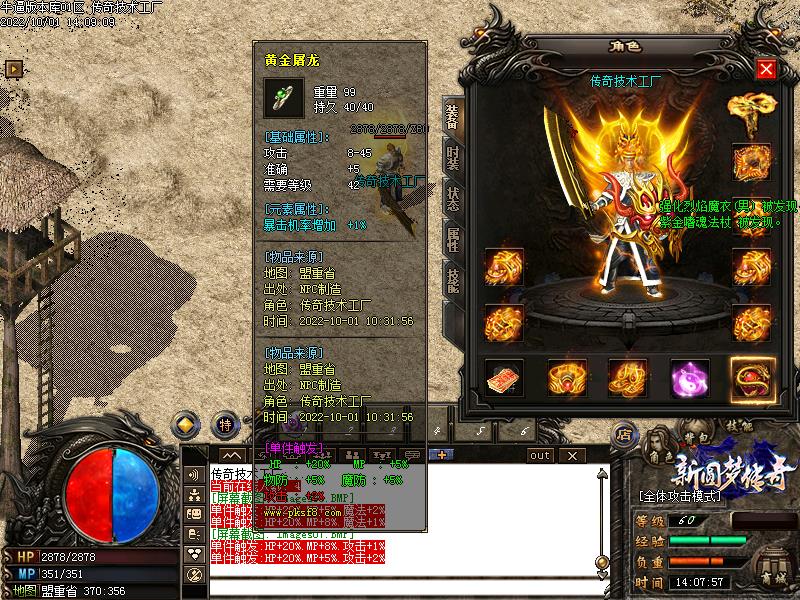
Task: Switch to the 装备 (Equipment) tab
Action: click(452, 118)
